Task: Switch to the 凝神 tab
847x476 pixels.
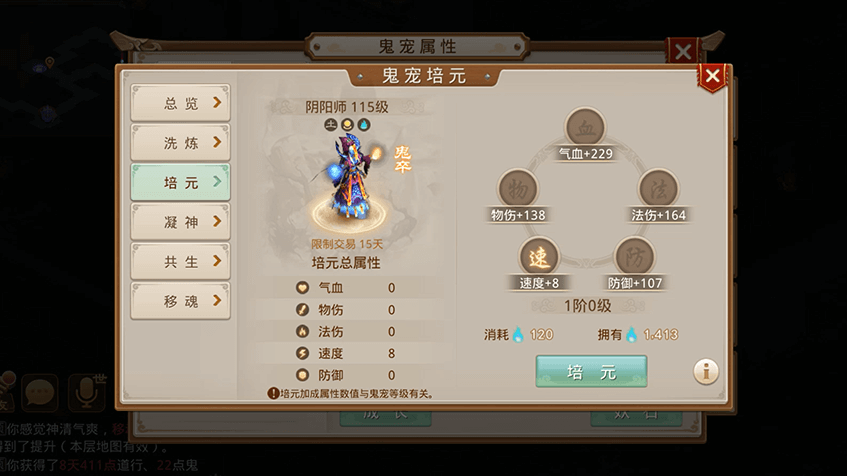Action: pos(180,222)
